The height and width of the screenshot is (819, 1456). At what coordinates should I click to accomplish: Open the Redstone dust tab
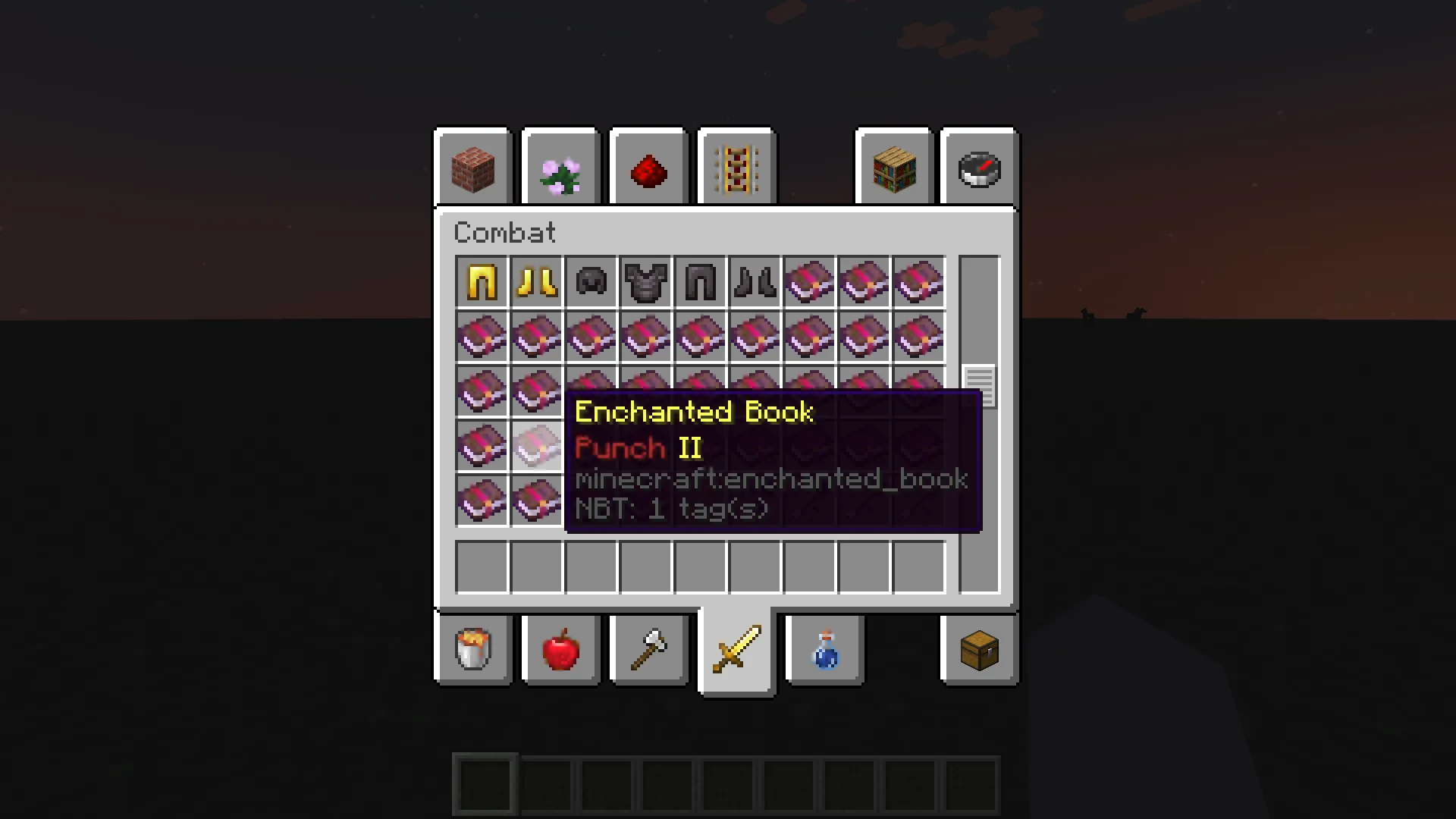pos(649,169)
